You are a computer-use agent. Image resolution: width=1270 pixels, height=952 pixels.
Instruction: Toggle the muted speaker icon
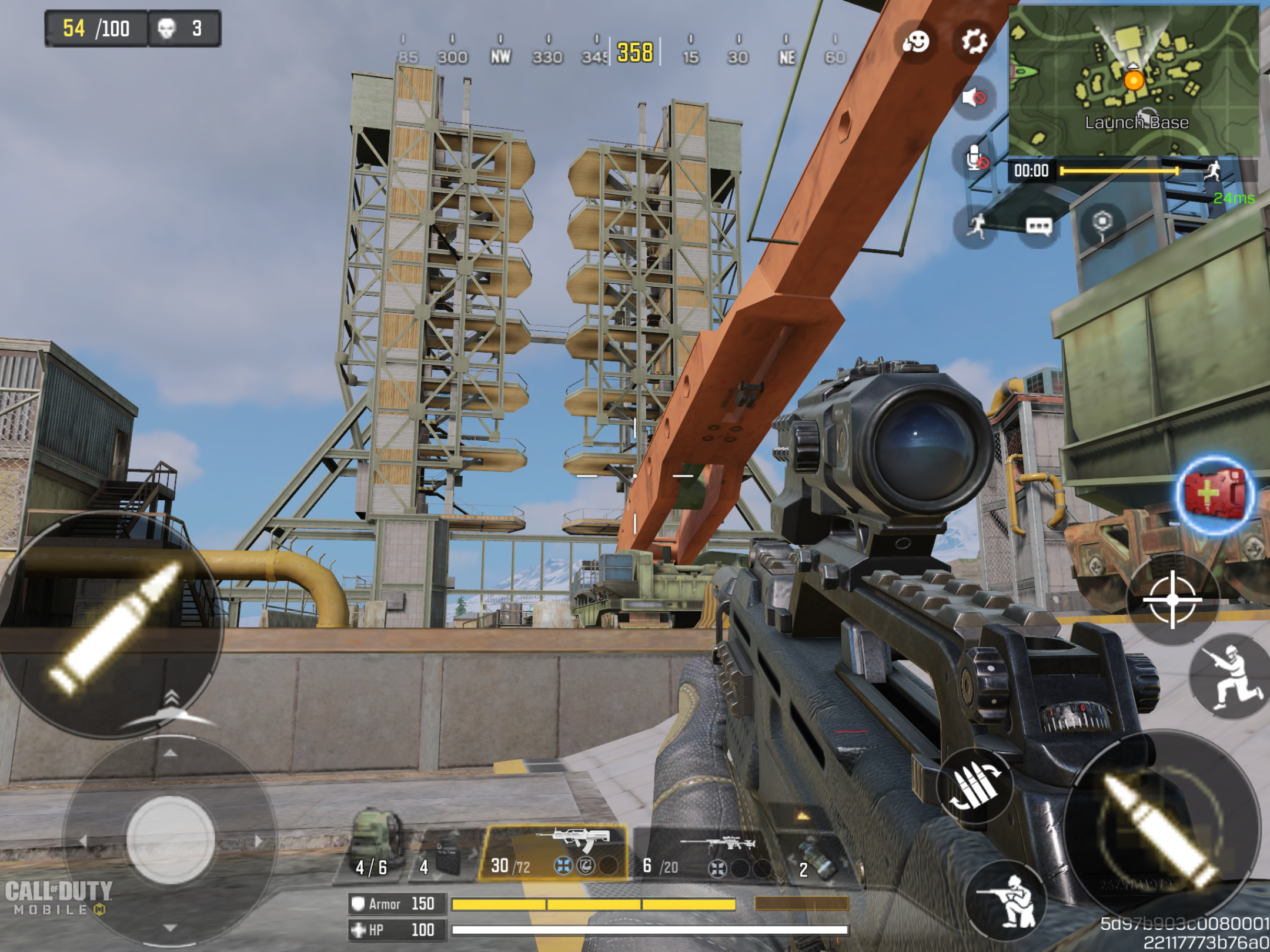[974, 97]
